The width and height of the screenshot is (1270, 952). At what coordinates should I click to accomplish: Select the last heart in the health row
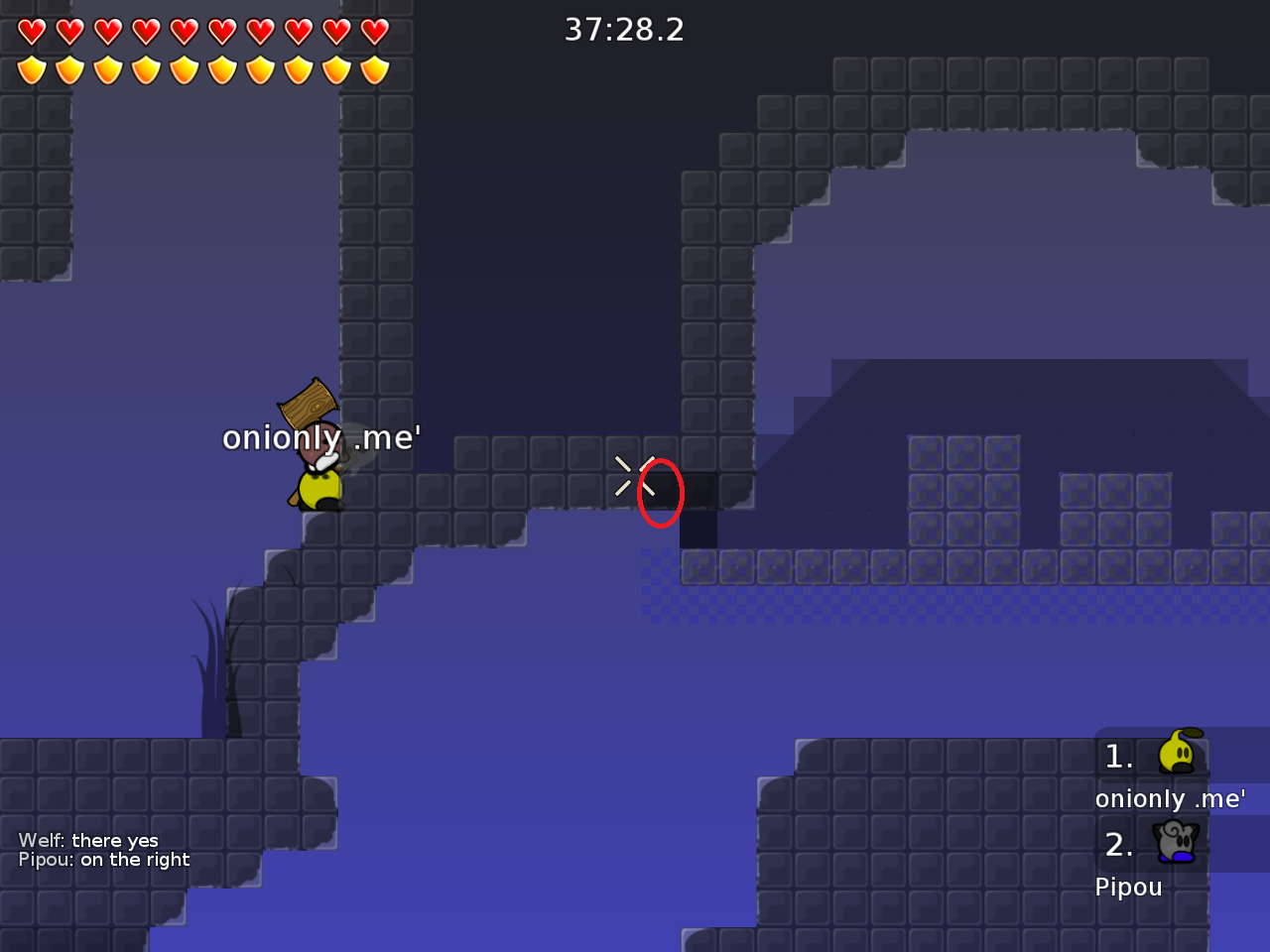coord(374,31)
